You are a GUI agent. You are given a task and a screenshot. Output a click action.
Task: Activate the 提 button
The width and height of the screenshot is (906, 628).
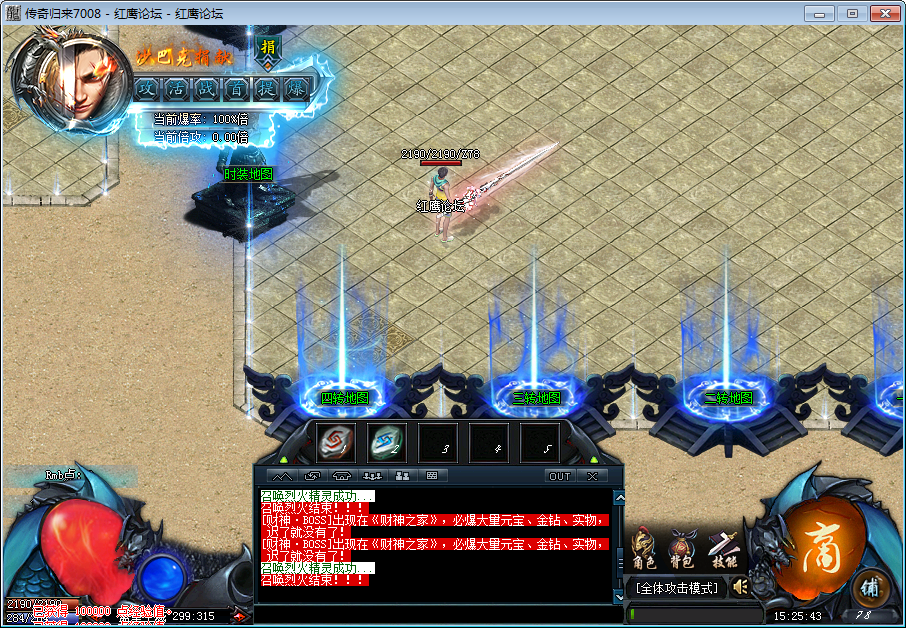(266, 88)
